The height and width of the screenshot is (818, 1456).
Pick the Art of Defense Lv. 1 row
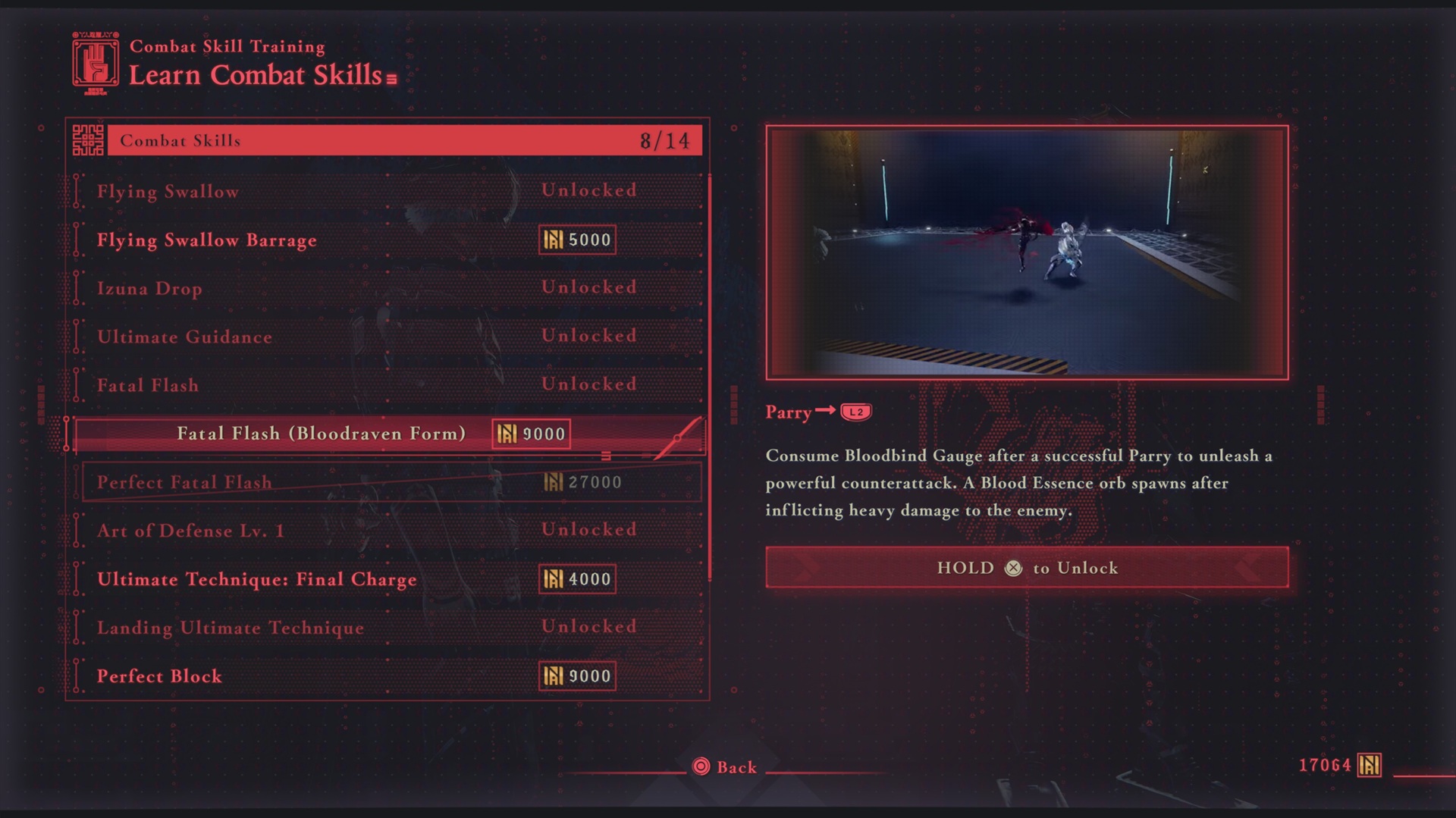tap(387, 531)
